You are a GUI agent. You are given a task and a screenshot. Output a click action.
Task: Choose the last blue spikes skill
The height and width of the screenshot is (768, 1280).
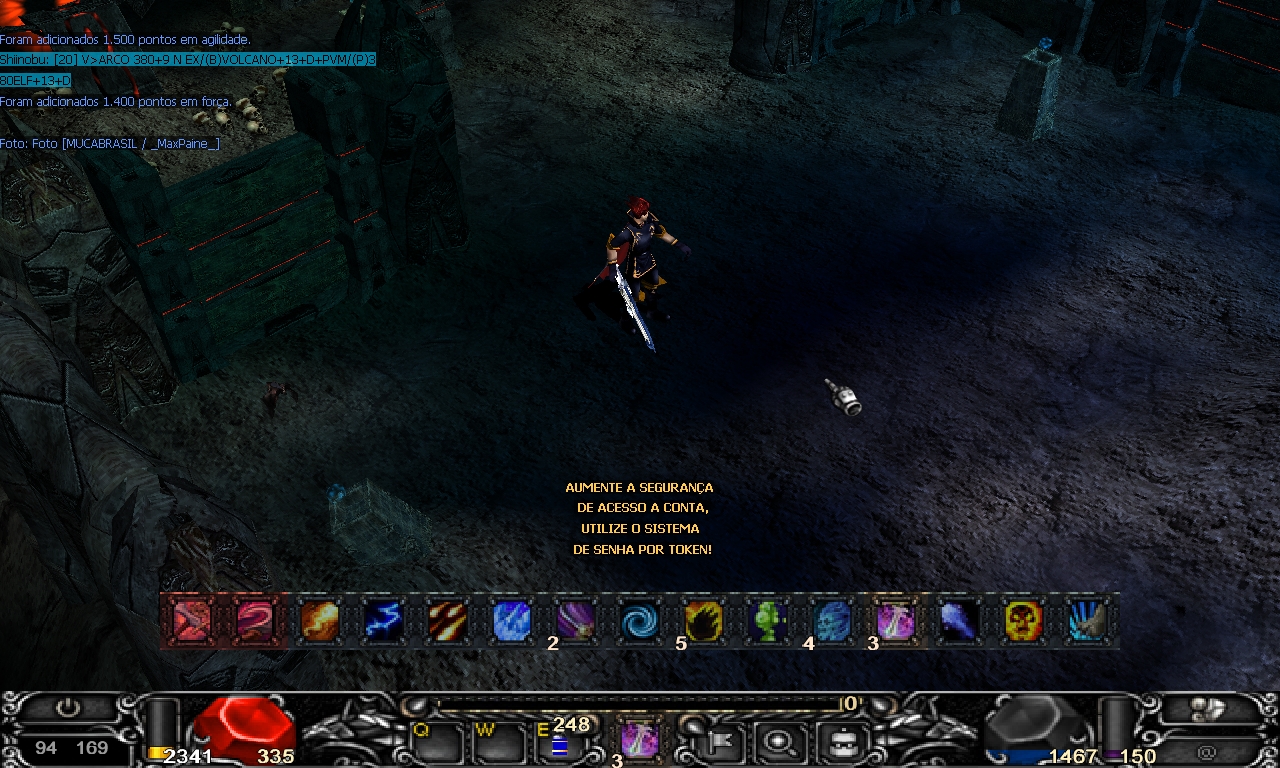click(x=1087, y=621)
